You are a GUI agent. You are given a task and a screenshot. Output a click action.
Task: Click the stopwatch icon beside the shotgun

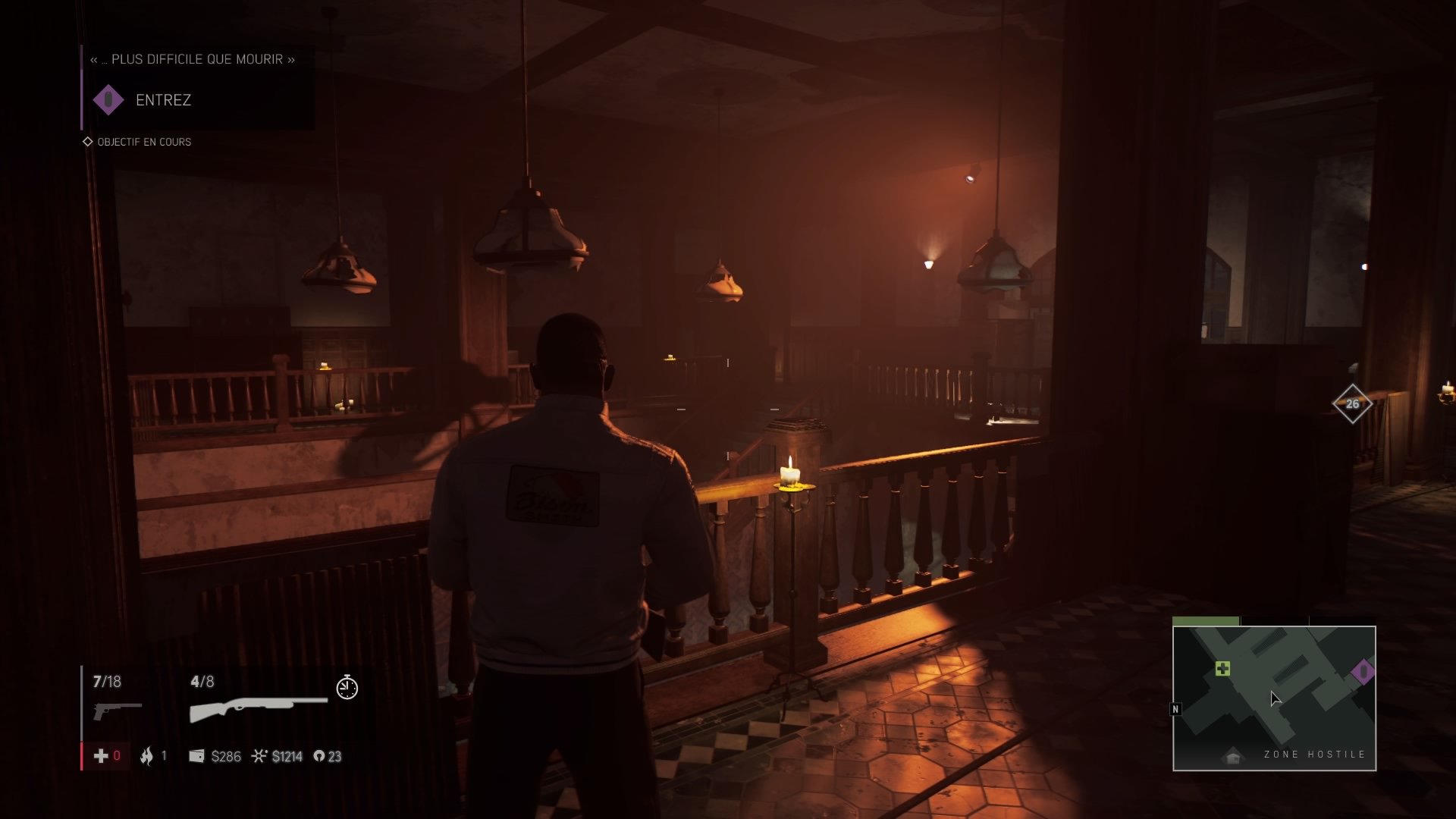pyautogui.click(x=347, y=687)
